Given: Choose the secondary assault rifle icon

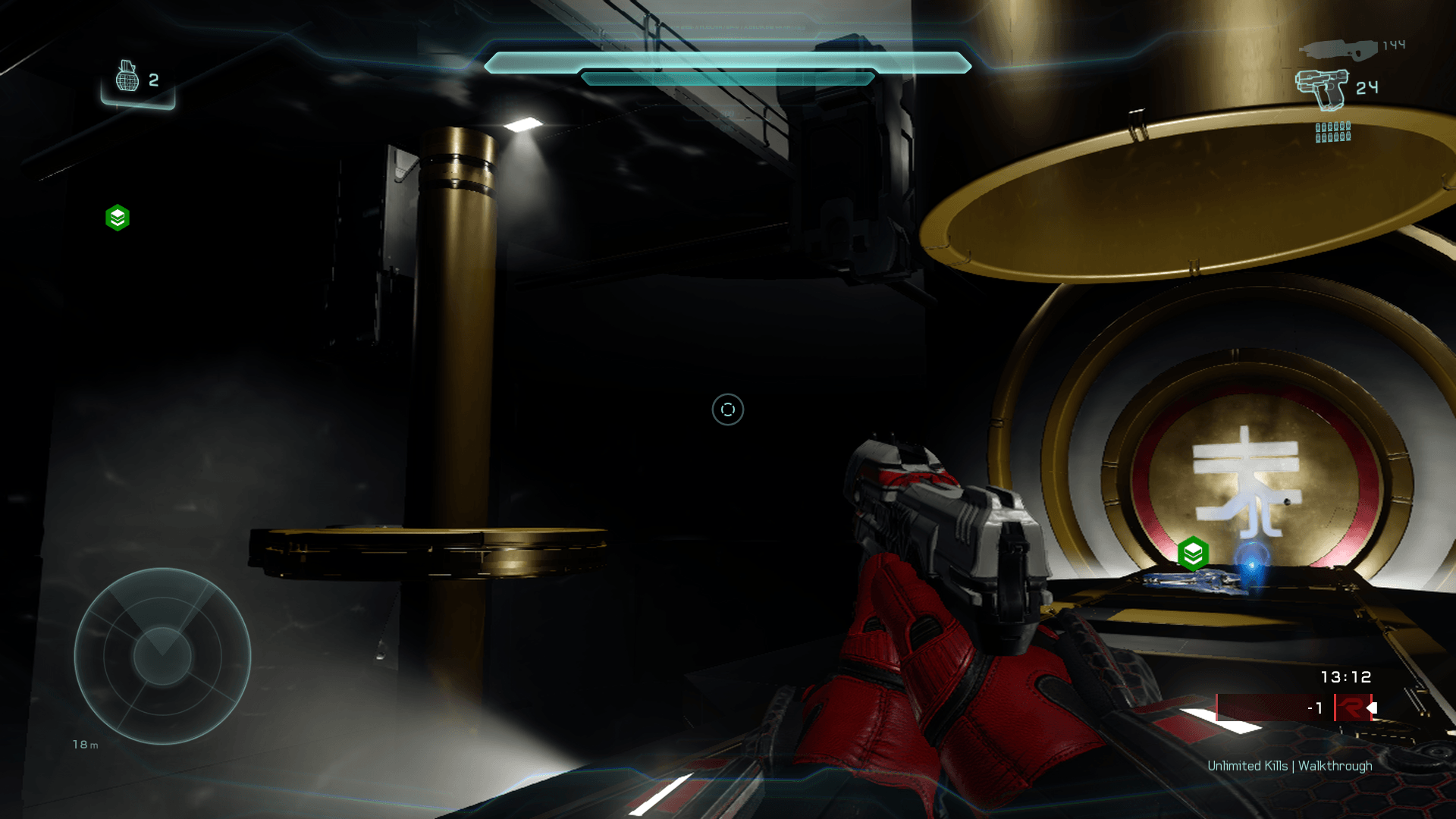Looking at the screenshot, I should point(1338,49).
